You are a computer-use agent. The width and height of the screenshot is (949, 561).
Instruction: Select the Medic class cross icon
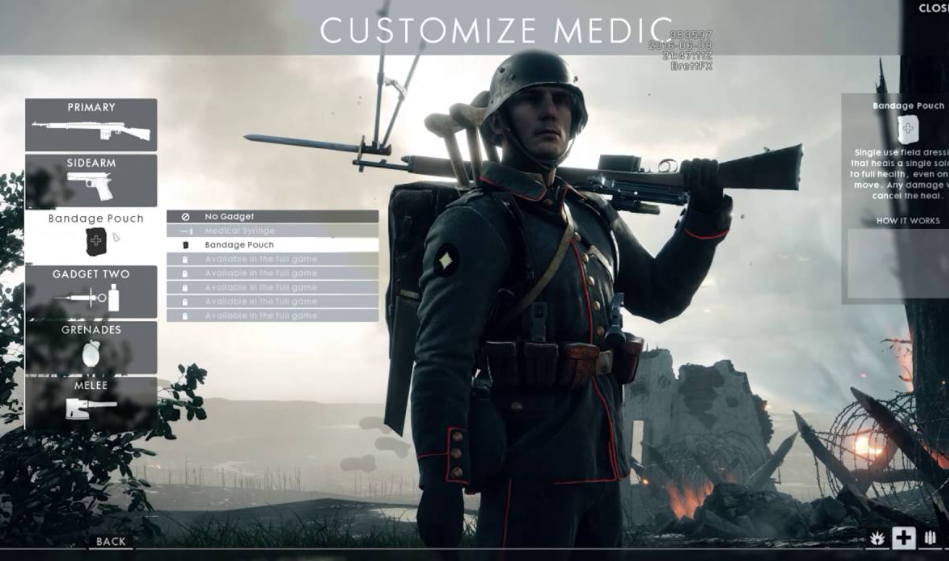(x=904, y=538)
